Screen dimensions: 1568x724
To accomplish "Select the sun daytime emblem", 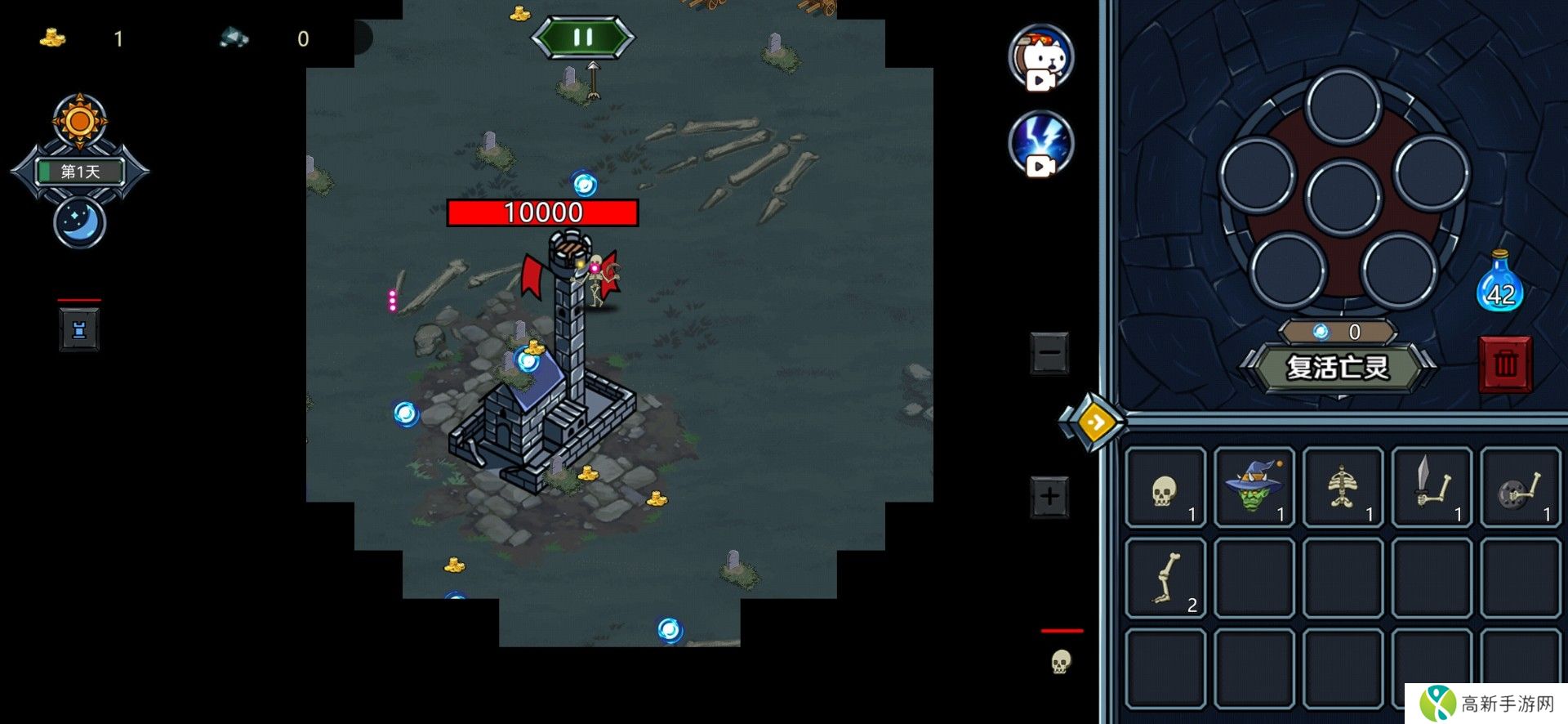I will (x=79, y=122).
